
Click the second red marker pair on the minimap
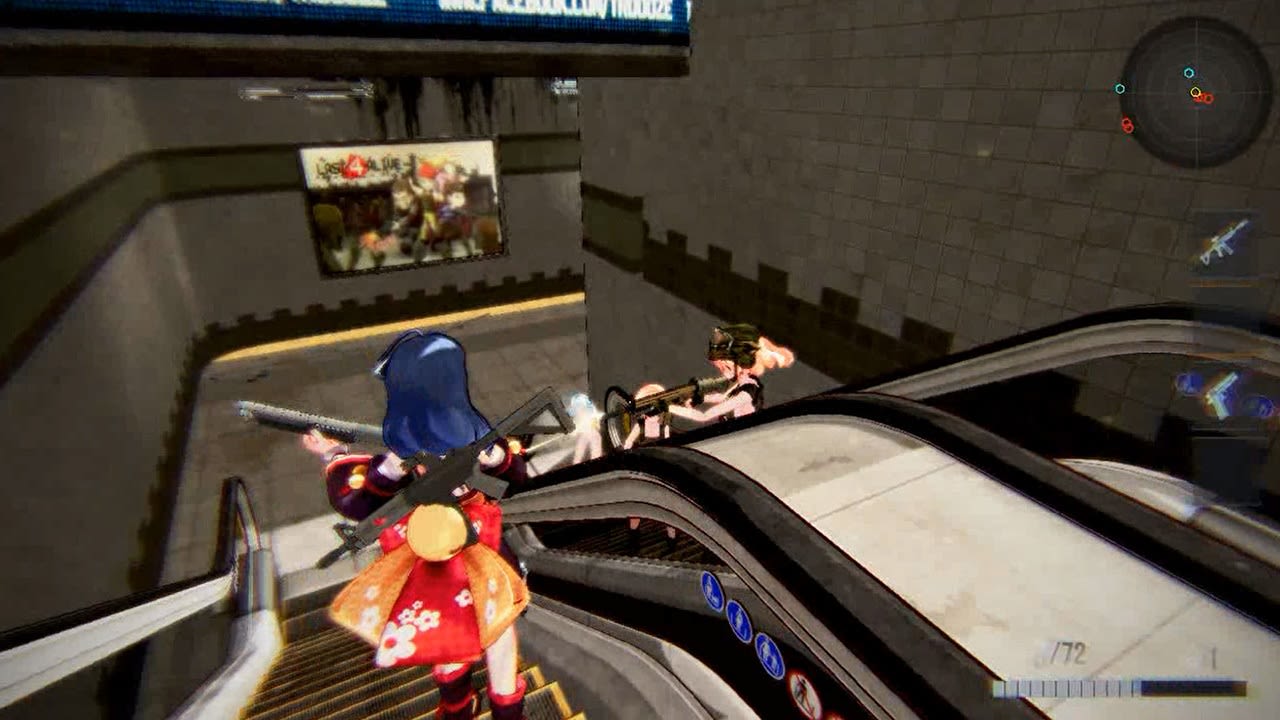click(1128, 125)
